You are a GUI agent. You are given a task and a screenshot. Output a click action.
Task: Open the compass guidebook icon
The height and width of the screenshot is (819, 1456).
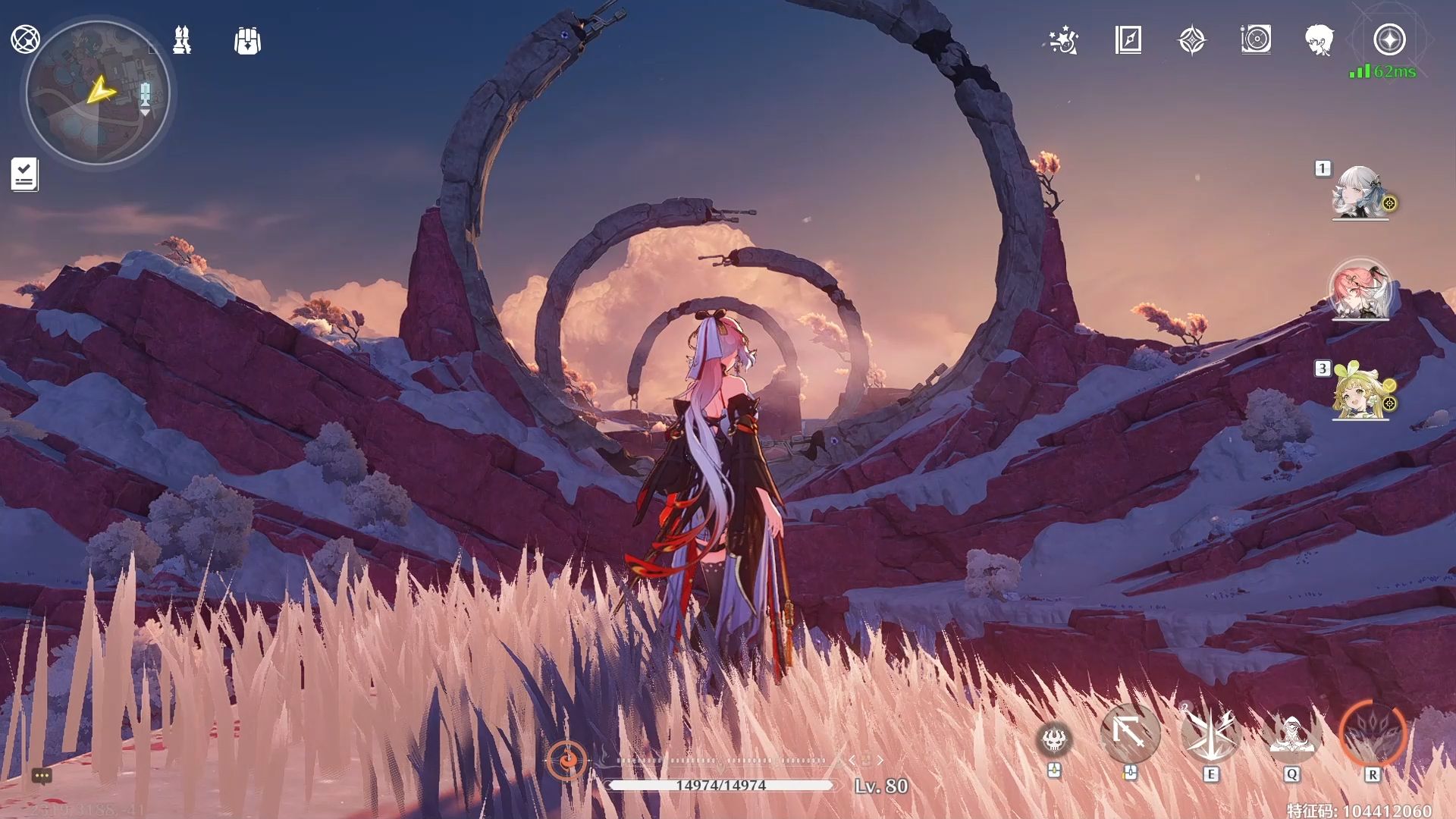pos(1128,40)
